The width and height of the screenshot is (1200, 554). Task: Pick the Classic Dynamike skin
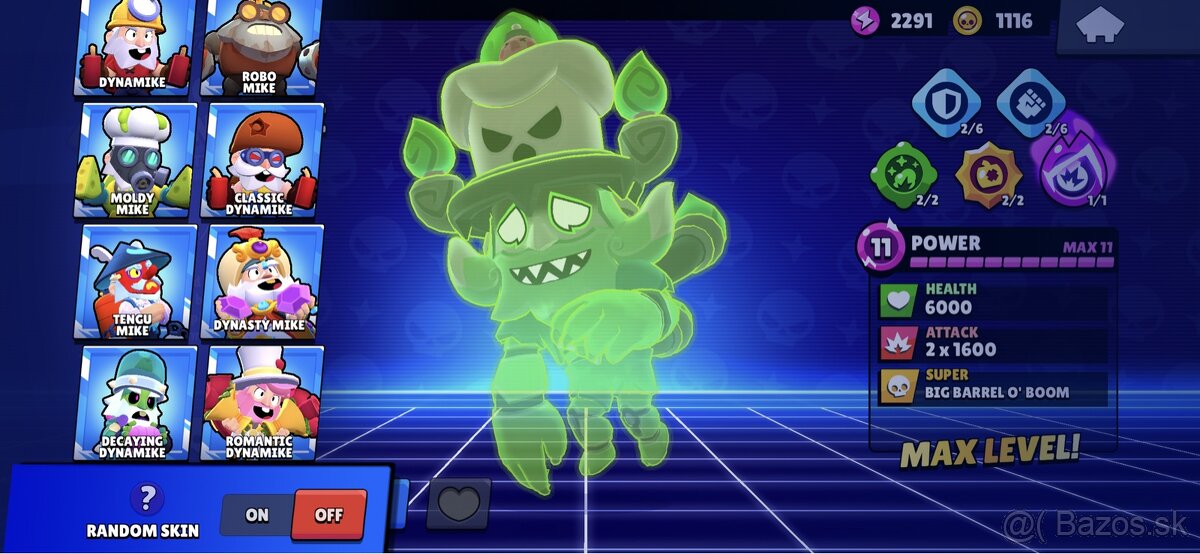(262, 160)
